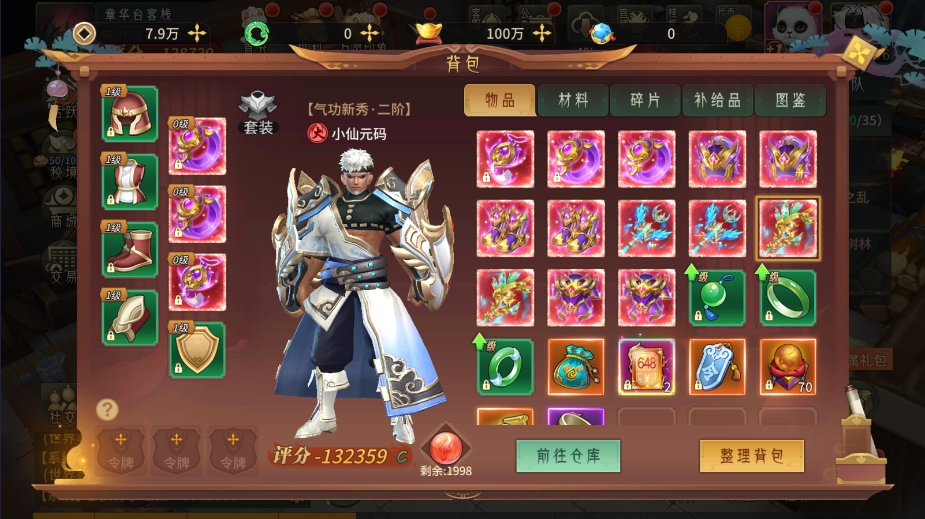This screenshot has height=519, width=925.
Task: Show the 图鉴 tab
Action: click(790, 100)
